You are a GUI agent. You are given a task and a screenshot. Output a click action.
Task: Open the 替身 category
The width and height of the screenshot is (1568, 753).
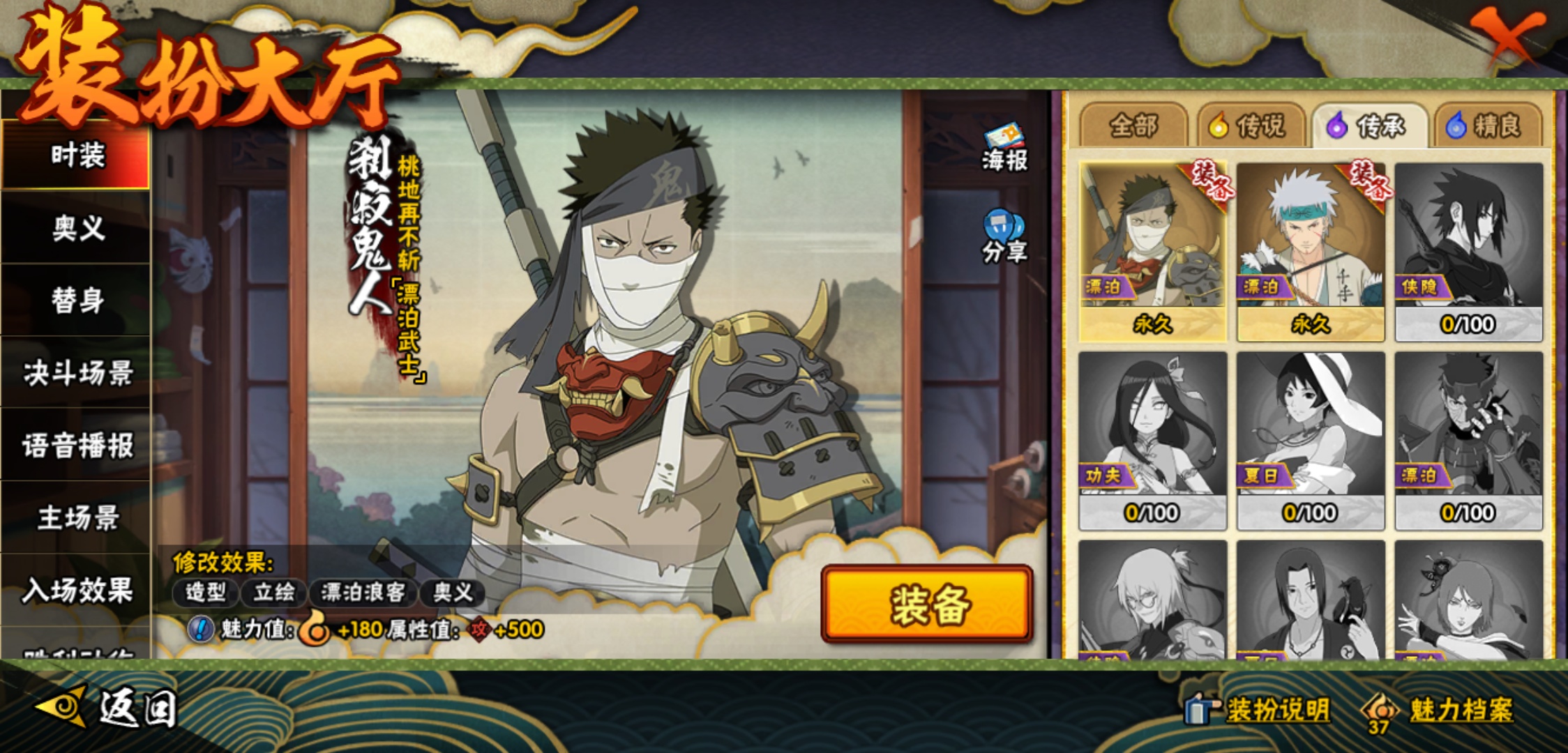pyautogui.click(x=77, y=301)
